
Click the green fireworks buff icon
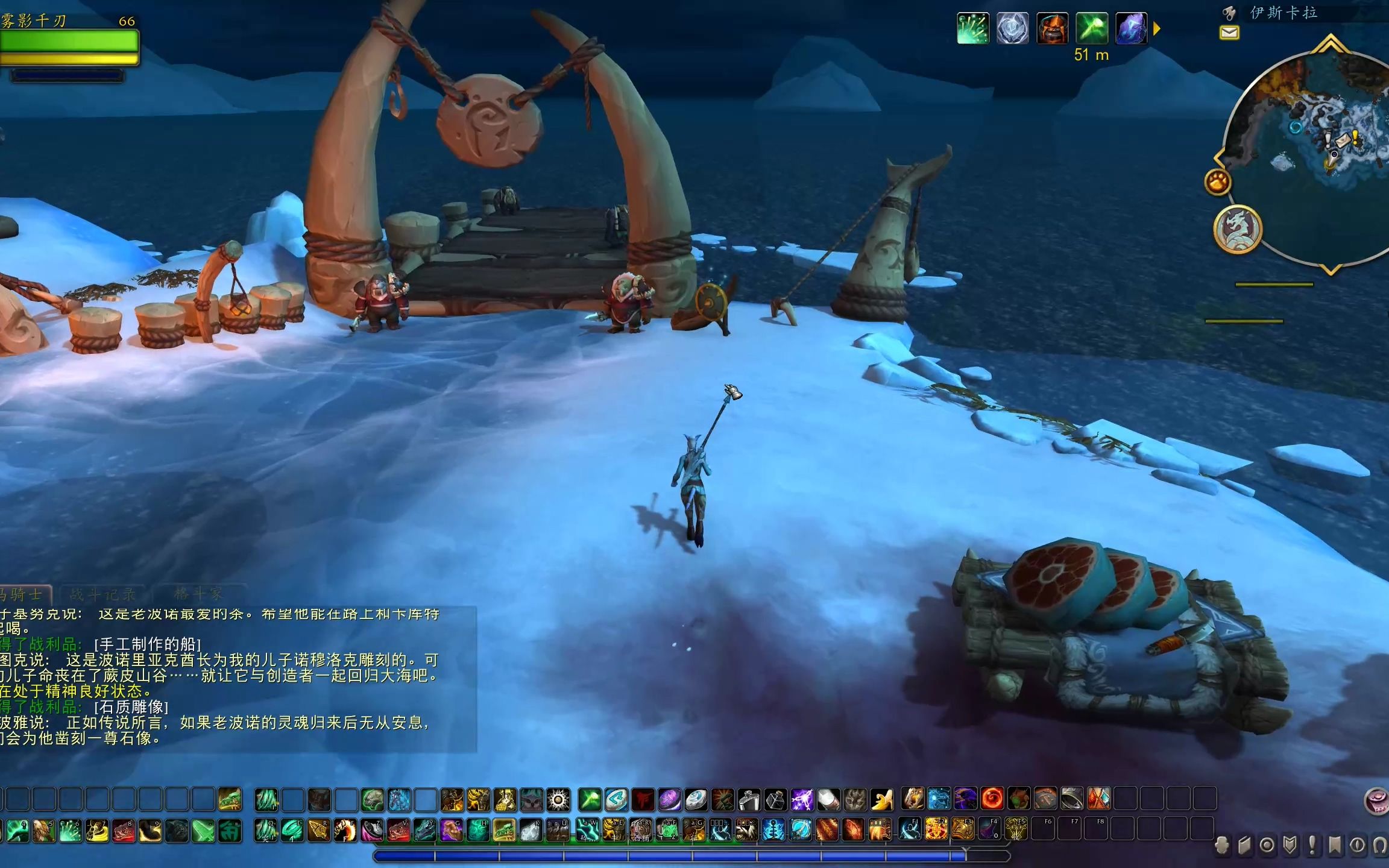tap(972, 28)
